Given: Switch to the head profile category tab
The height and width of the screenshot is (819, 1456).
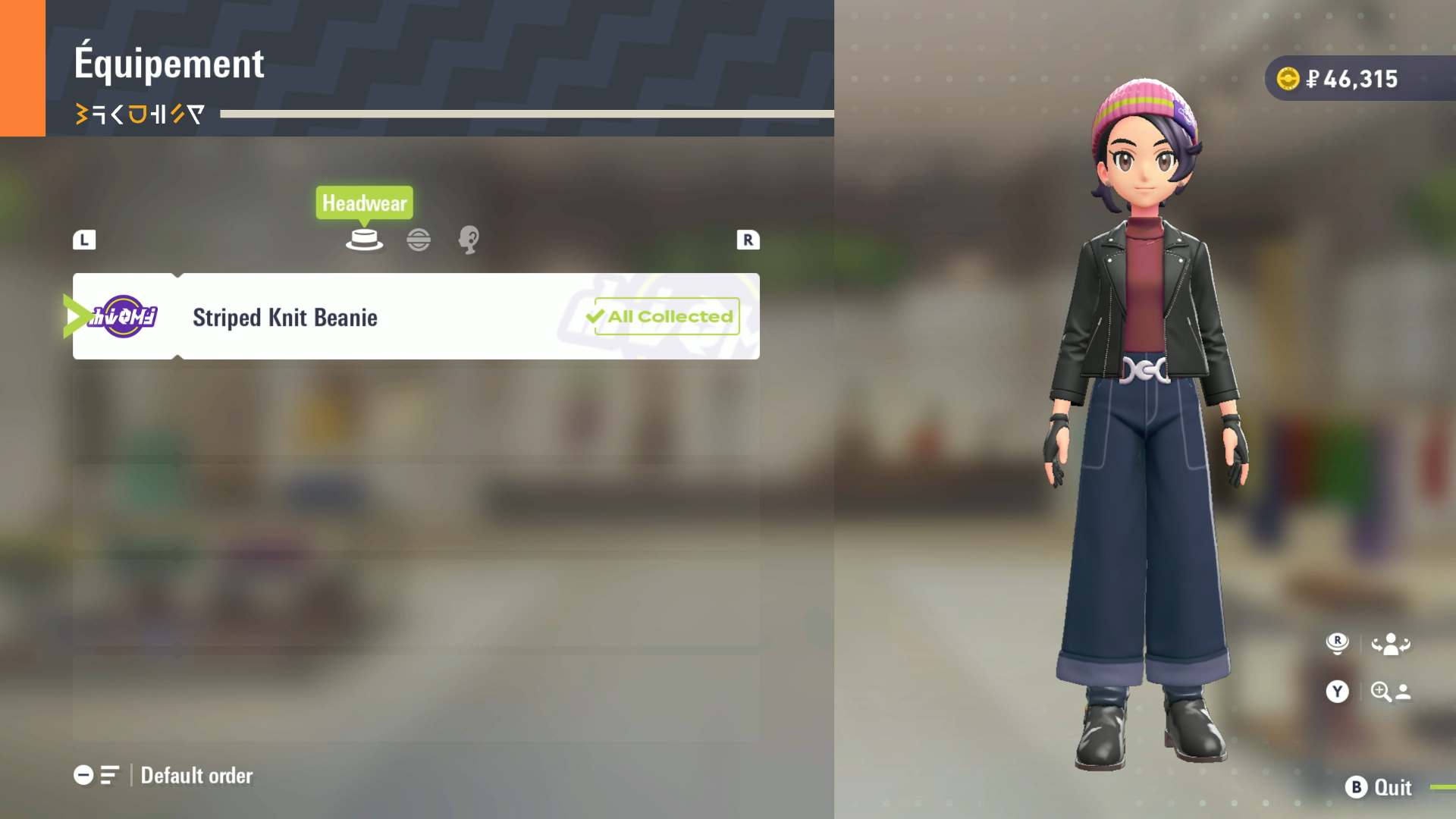Looking at the screenshot, I should (x=469, y=240).
